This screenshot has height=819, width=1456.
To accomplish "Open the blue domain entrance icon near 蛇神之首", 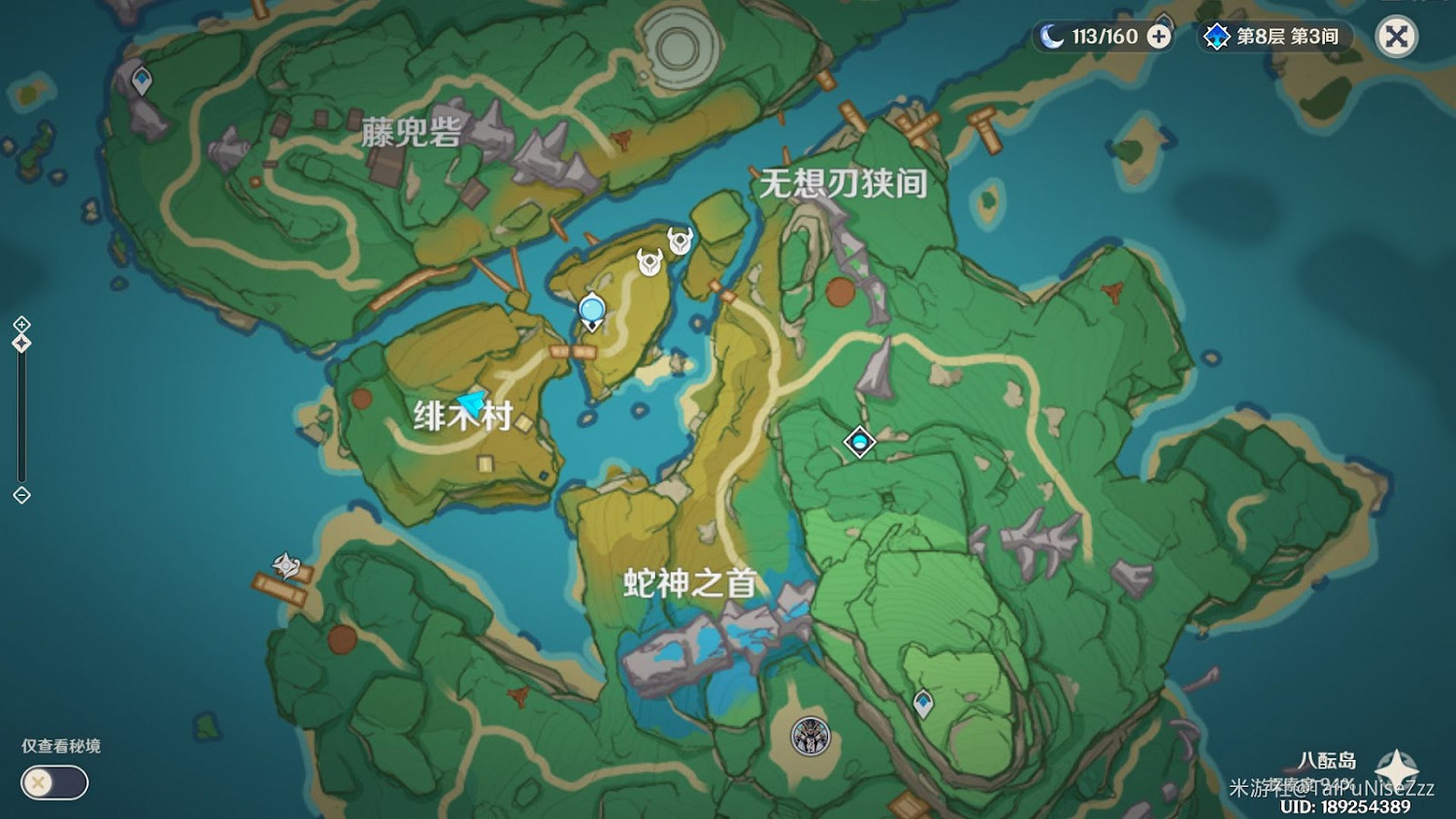I will [x=859, y=442].
